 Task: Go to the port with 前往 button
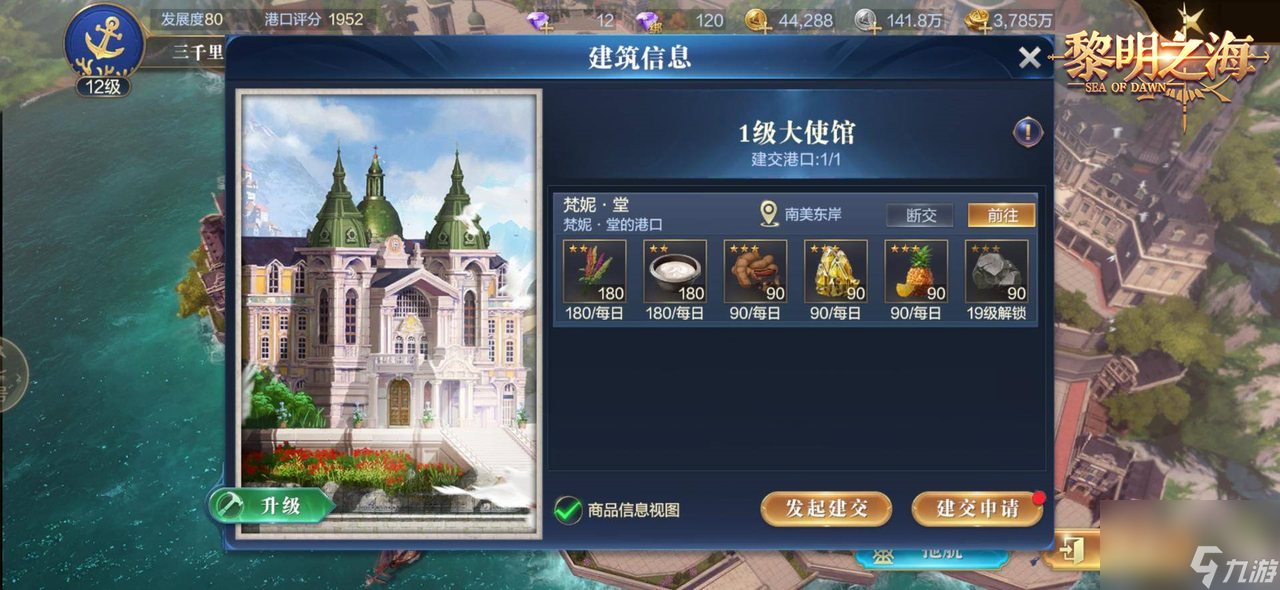[1001, 215]
